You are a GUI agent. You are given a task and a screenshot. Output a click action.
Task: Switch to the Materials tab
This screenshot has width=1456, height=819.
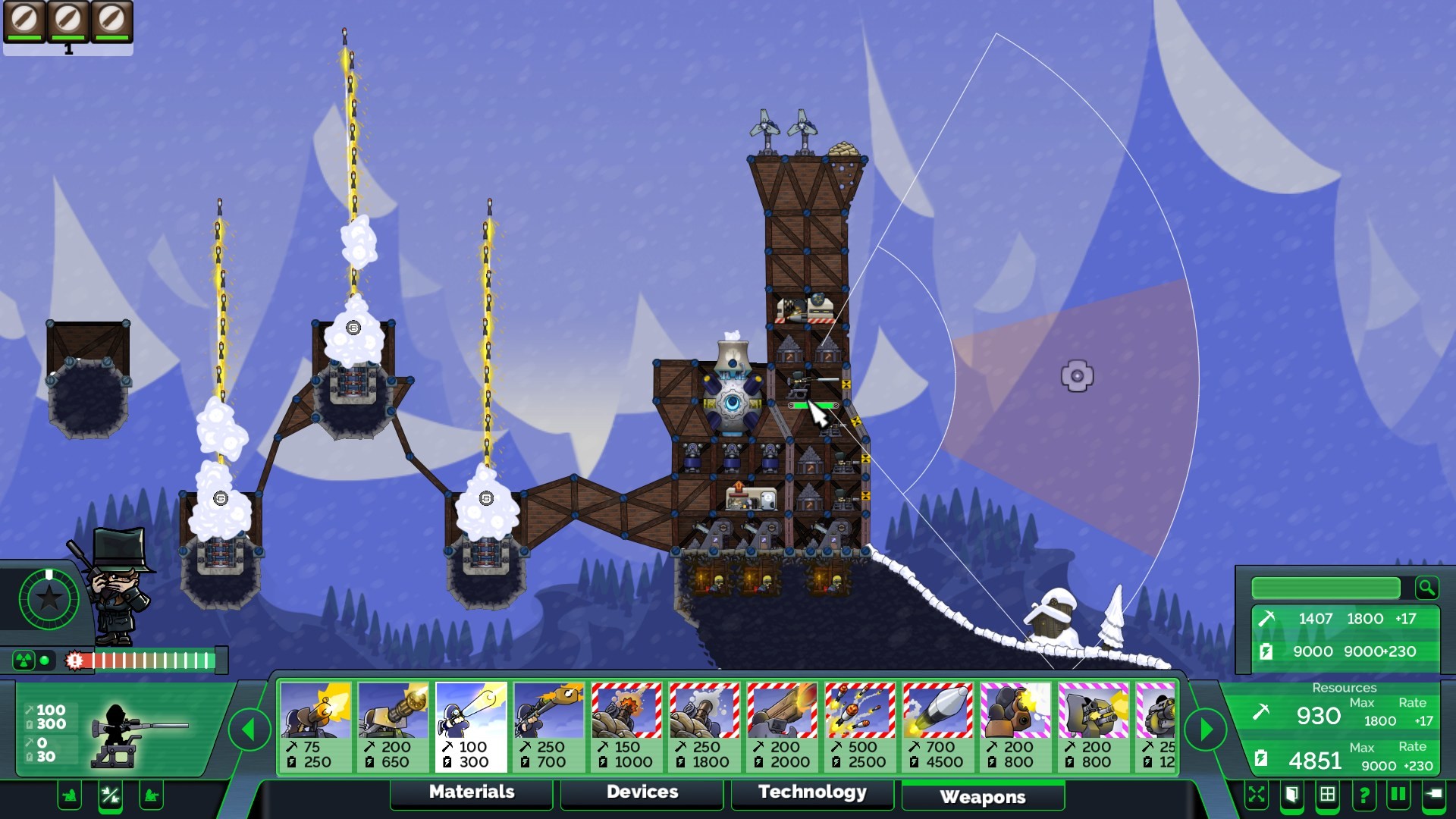pyautogui.click(x=471, y=792)
